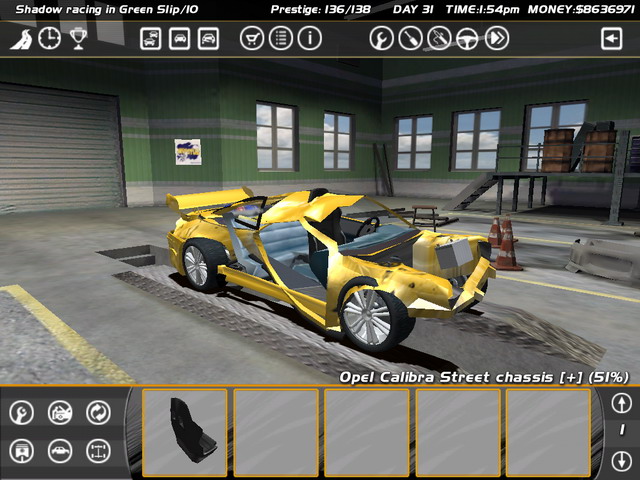
Task: Open the clock time icon
Action: click(x=49, y=39)
